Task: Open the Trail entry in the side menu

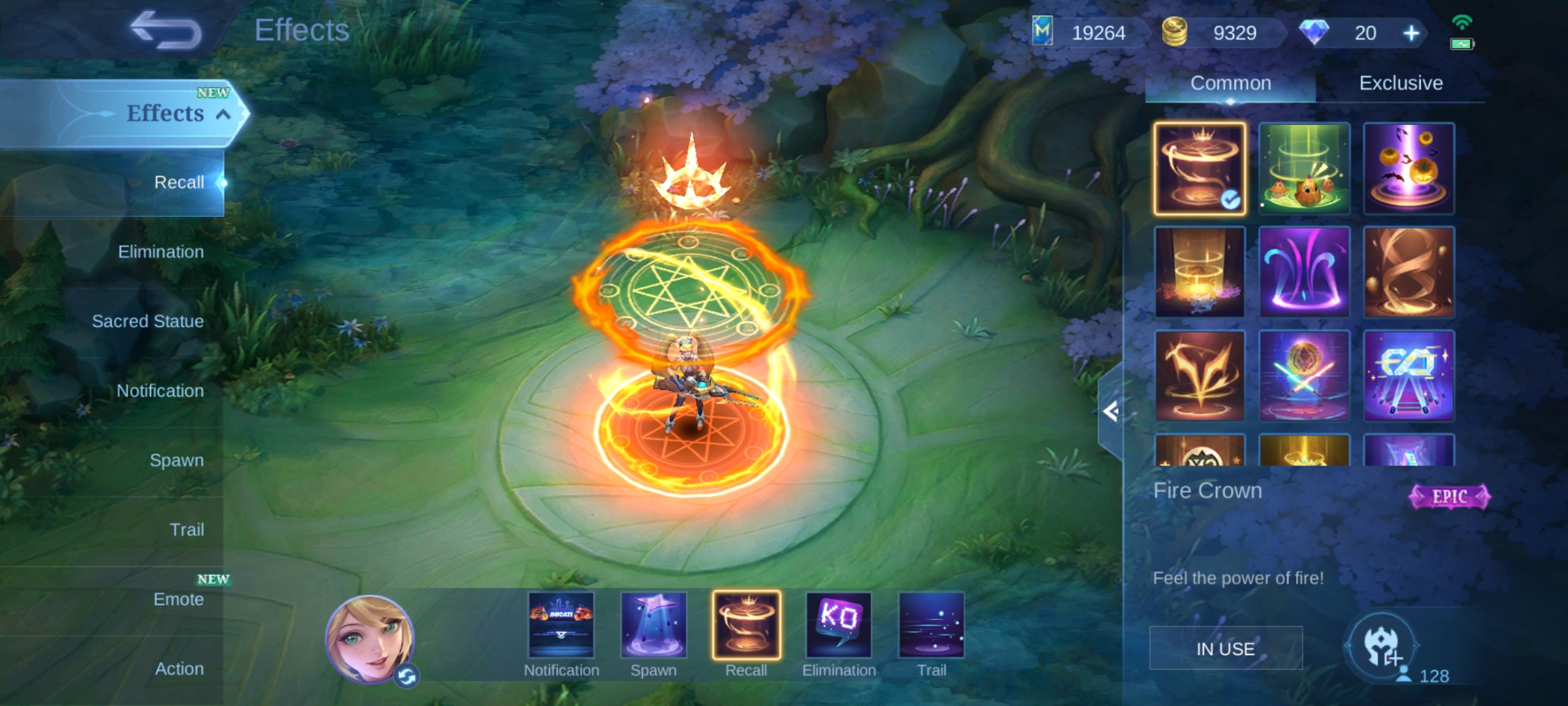Action: tap(187, 529)
